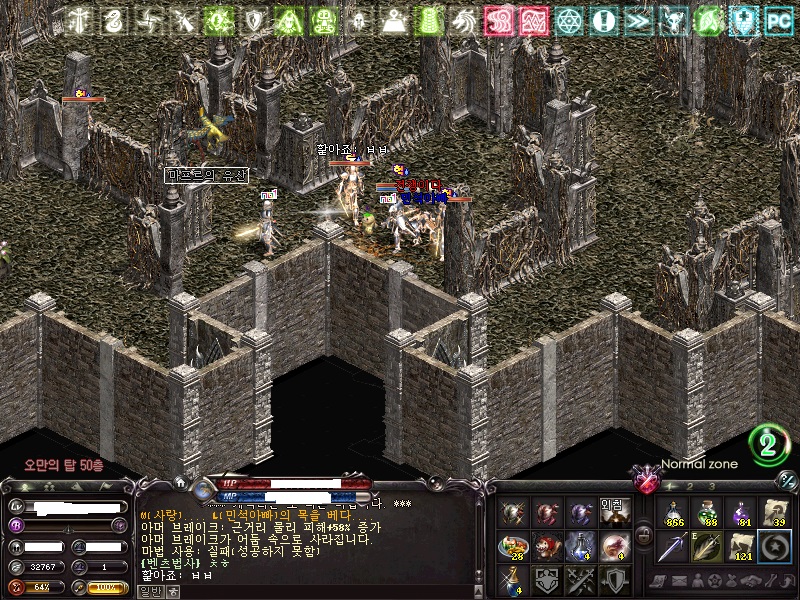Click the home icon above the chat

[x=180, y=482]
